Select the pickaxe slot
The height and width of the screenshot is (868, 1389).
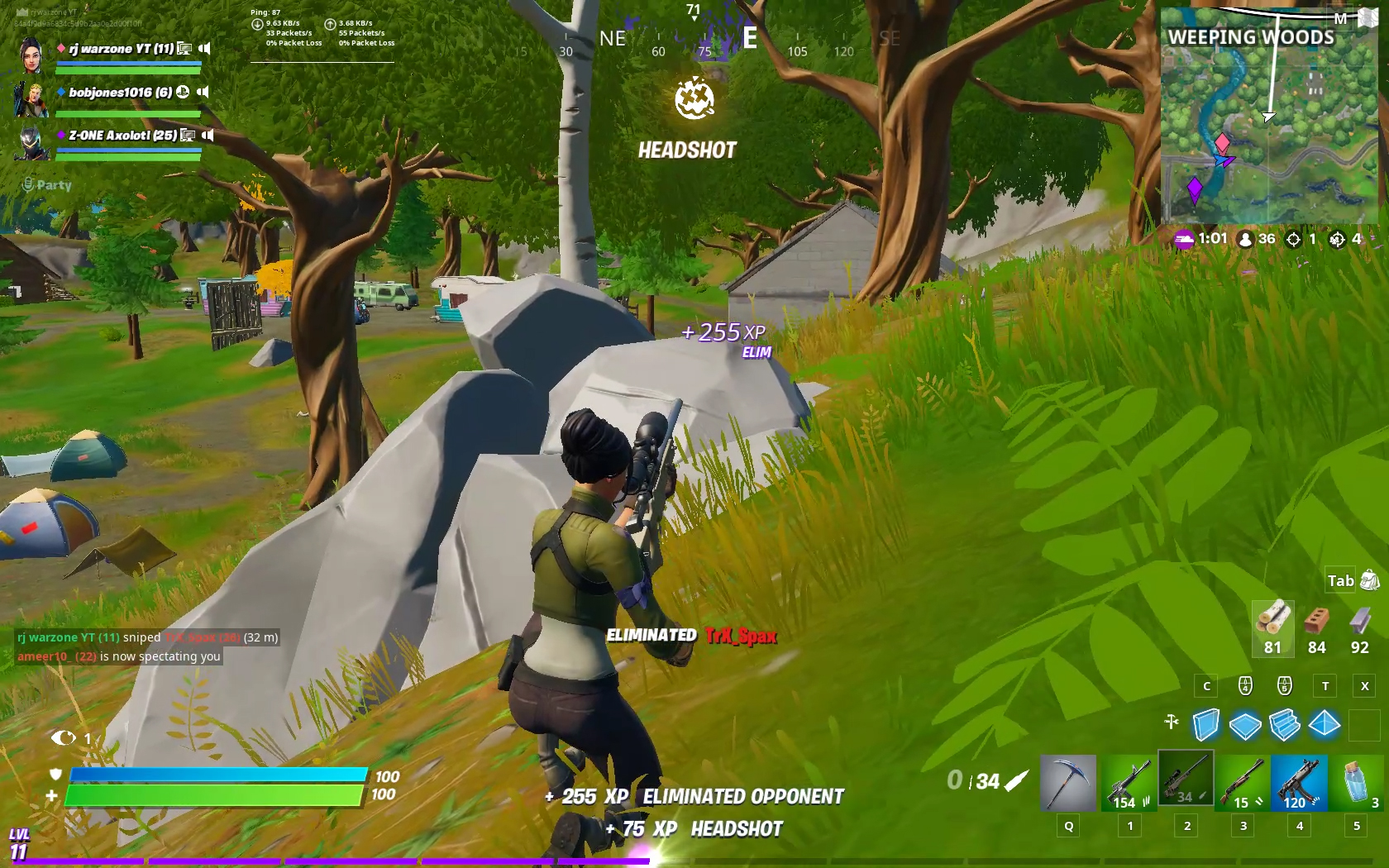(1067, 782)
